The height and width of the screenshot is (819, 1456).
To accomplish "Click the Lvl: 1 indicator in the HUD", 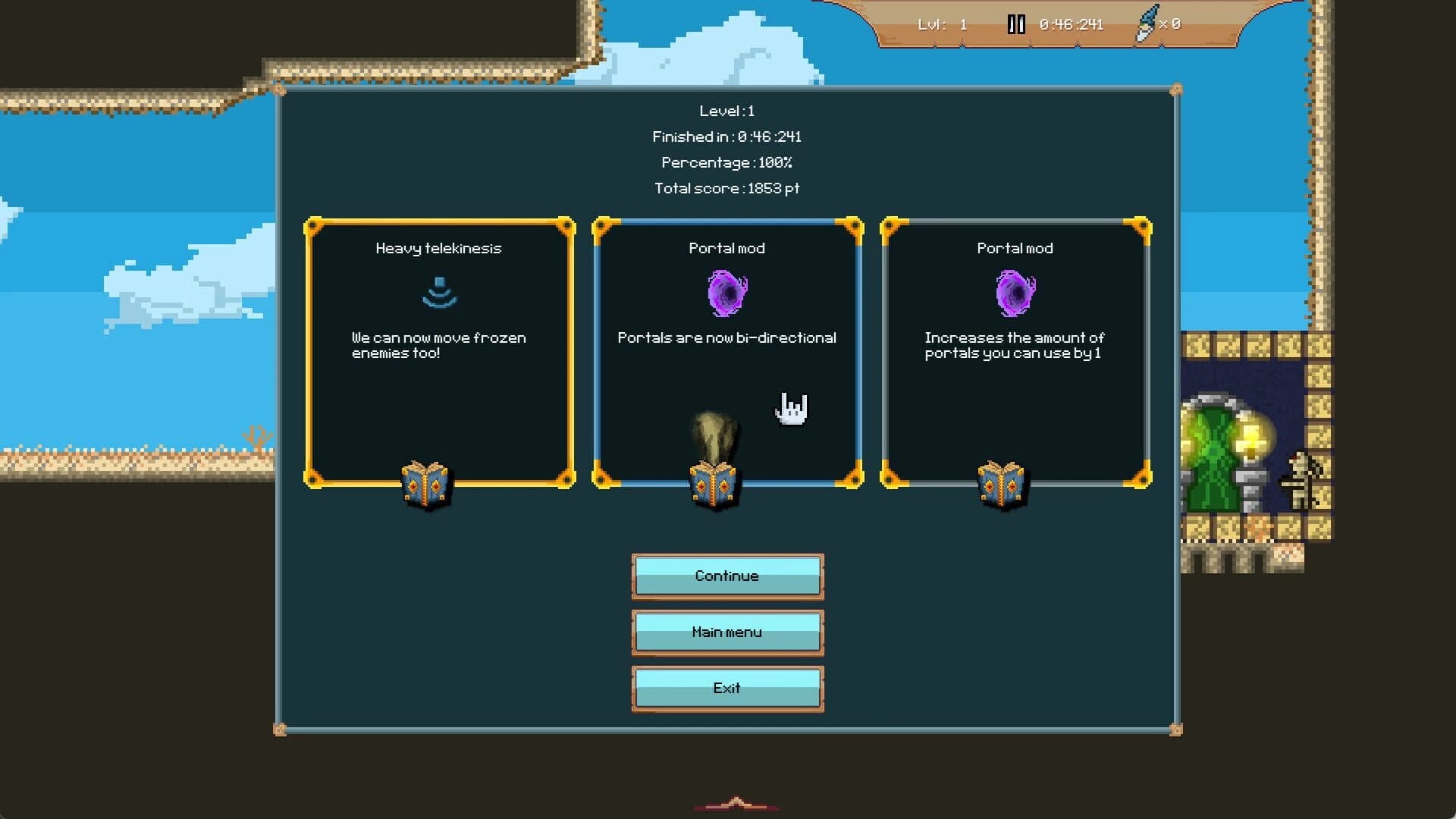I will click(944, 24).
